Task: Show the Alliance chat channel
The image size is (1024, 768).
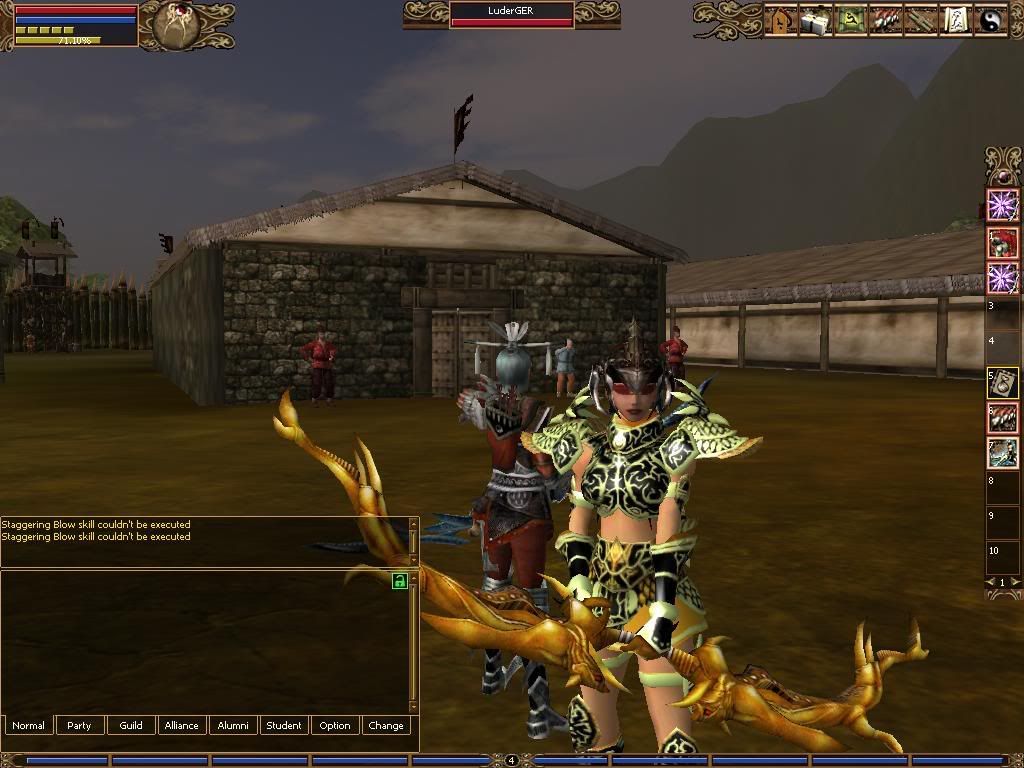Action: (x=182, y=725)
